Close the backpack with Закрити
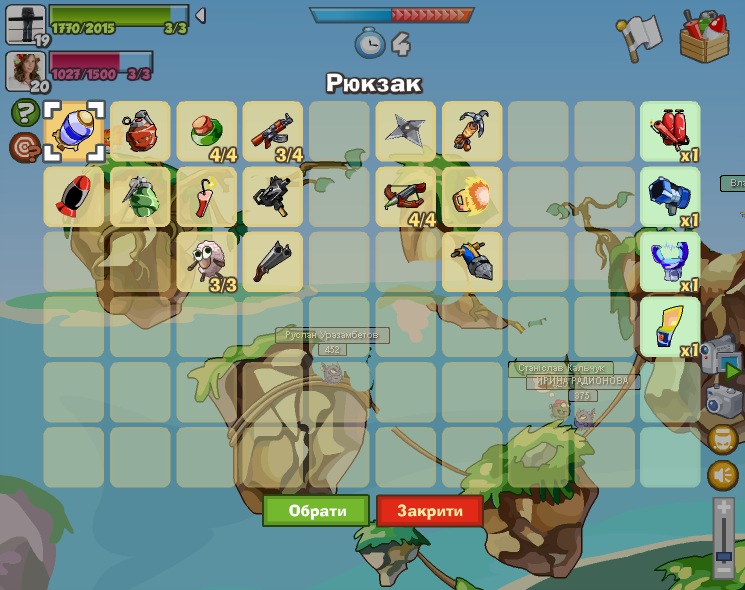 [x=430, y=511]
